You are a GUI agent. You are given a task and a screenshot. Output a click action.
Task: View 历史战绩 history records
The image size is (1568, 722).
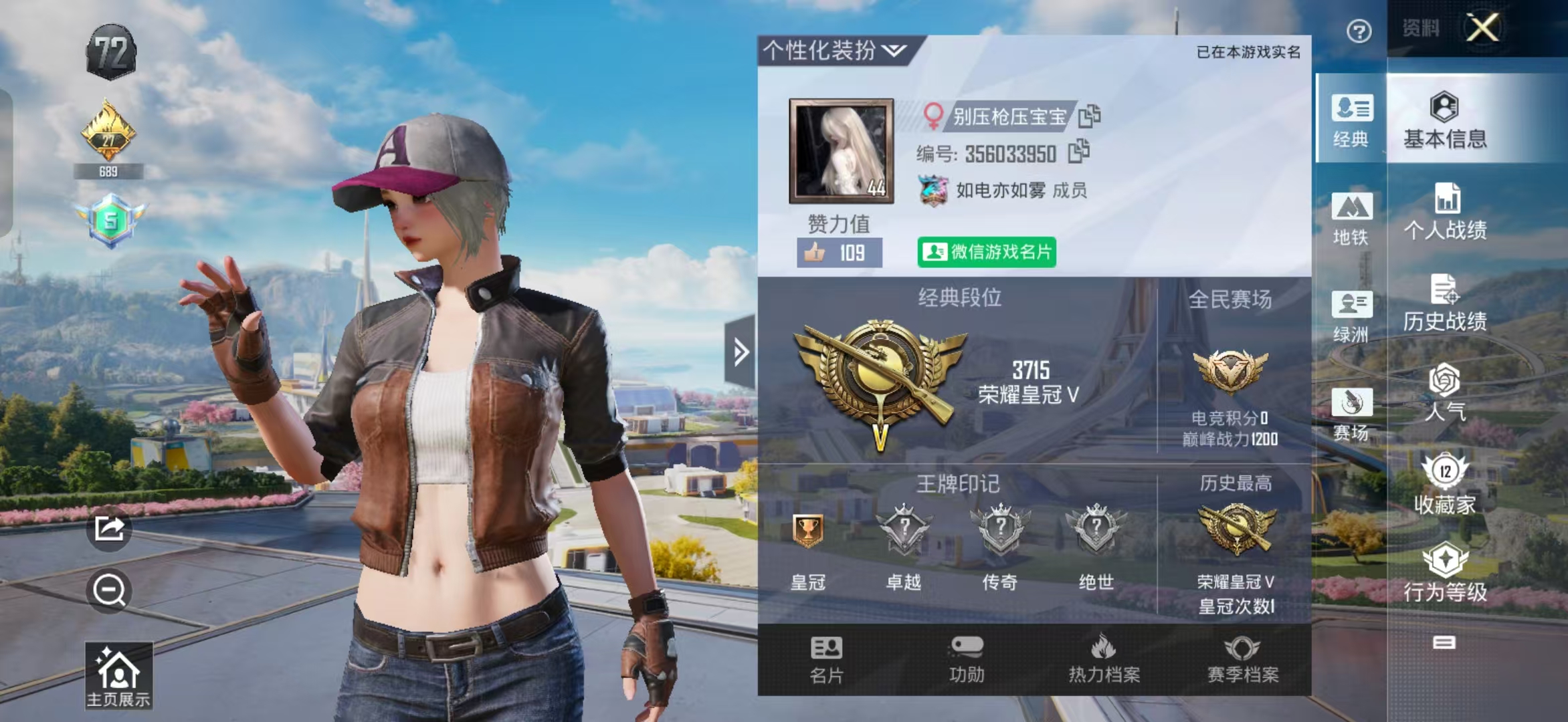click(1445, 304)
